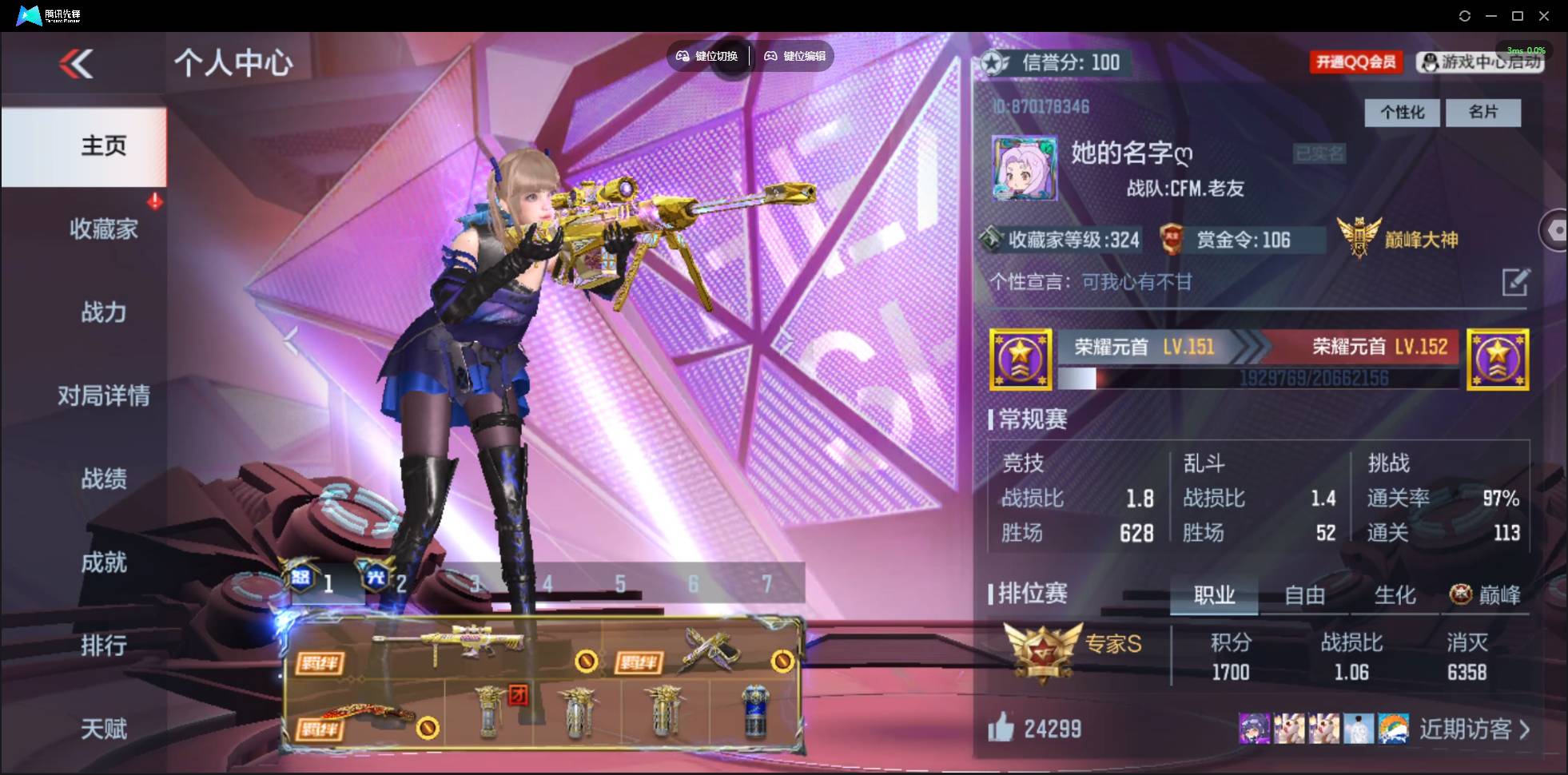Switch to the 战绩 sidebar tab

(103, 479)
